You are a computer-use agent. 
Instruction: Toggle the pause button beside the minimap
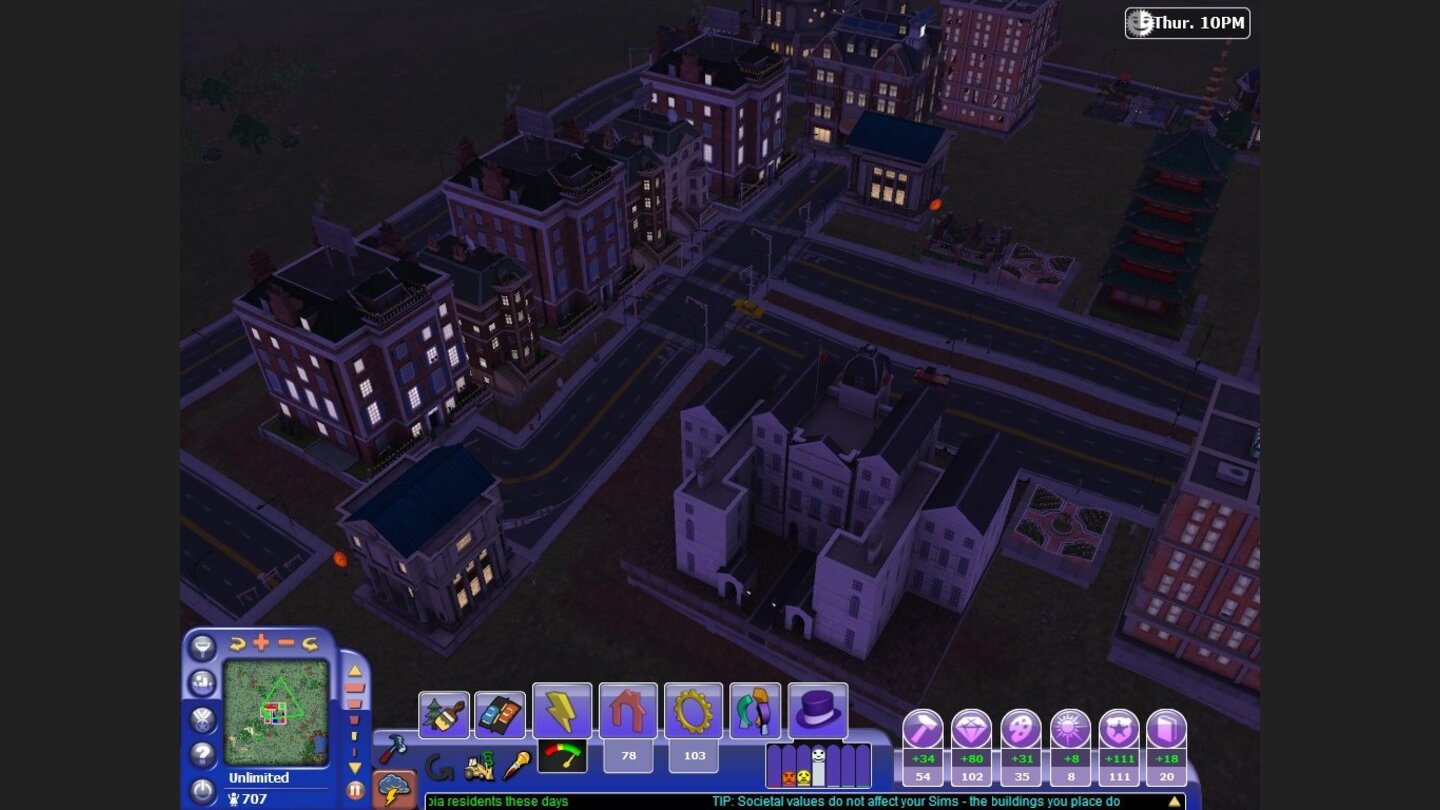tap(355, 790)
